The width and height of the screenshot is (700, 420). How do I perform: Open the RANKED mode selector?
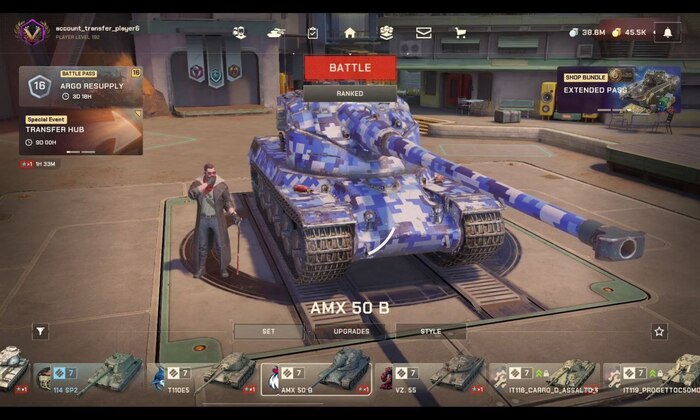coord(350,93)
